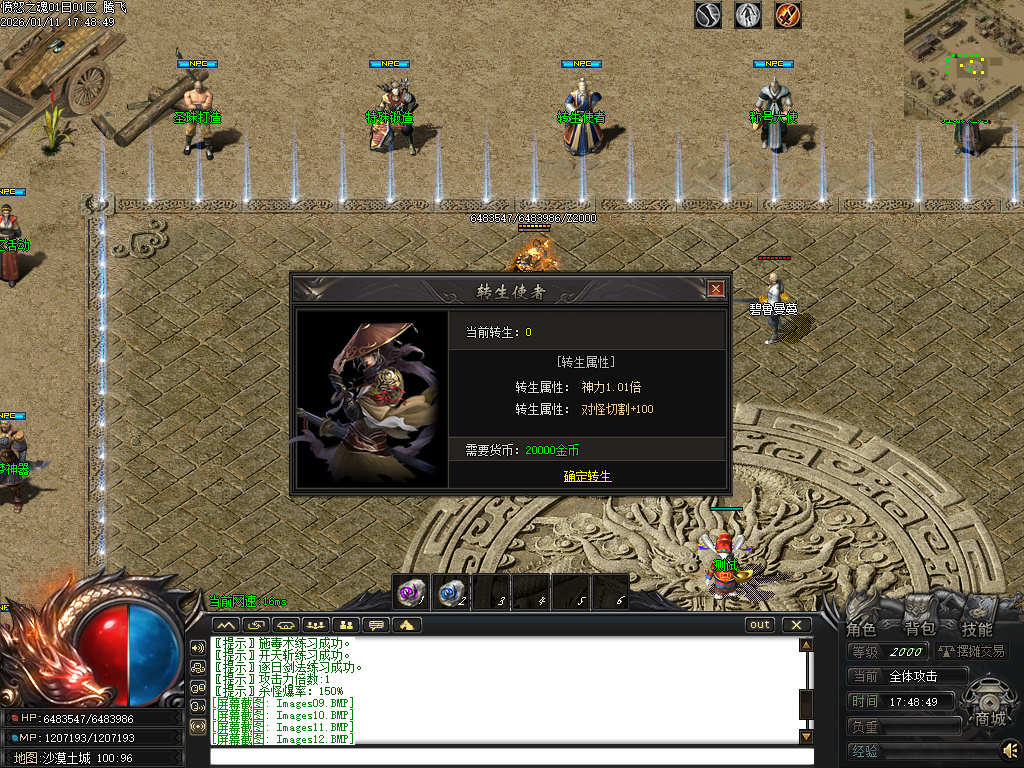The width and height of the screenshot is (1024, 768).
Task: Click the 'out' button above chat
Action: 760,625
